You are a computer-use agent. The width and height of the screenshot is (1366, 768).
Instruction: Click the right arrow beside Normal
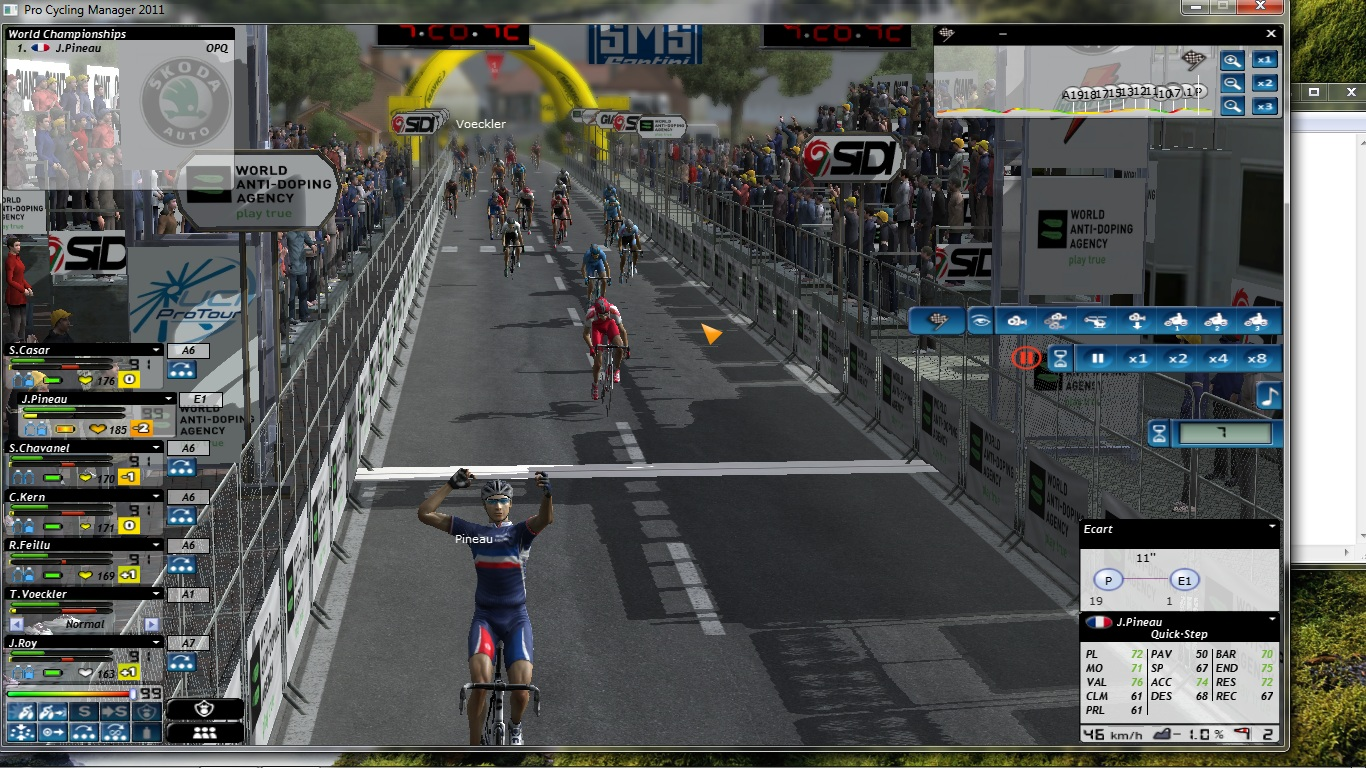(152, 624)
